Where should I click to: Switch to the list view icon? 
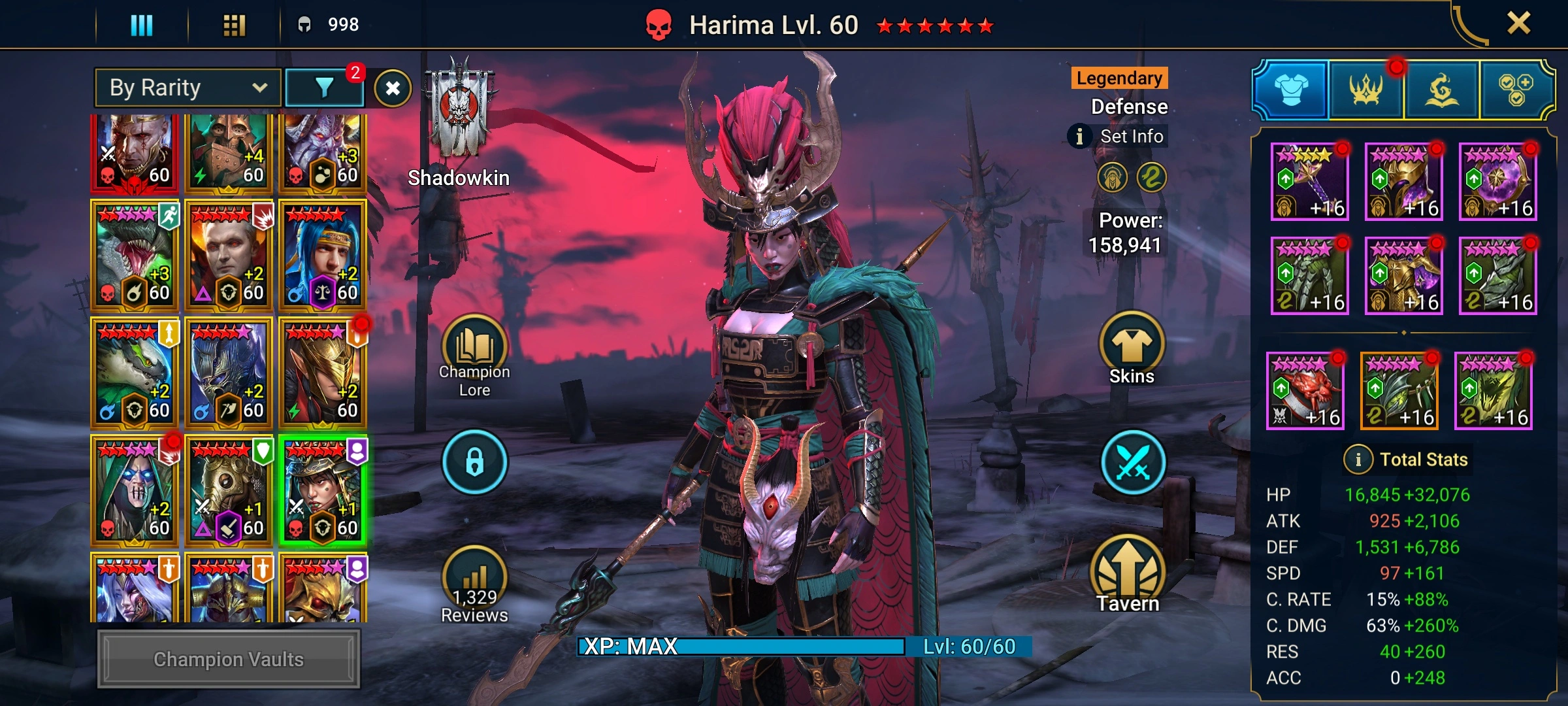click(142, 25)
